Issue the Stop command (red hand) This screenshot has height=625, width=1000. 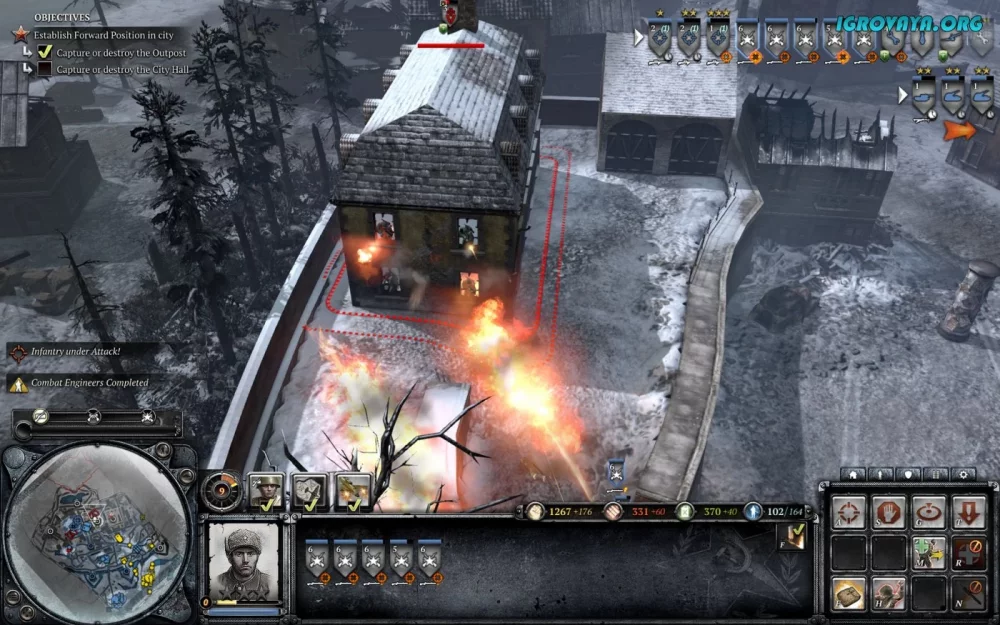click(888, 512)
